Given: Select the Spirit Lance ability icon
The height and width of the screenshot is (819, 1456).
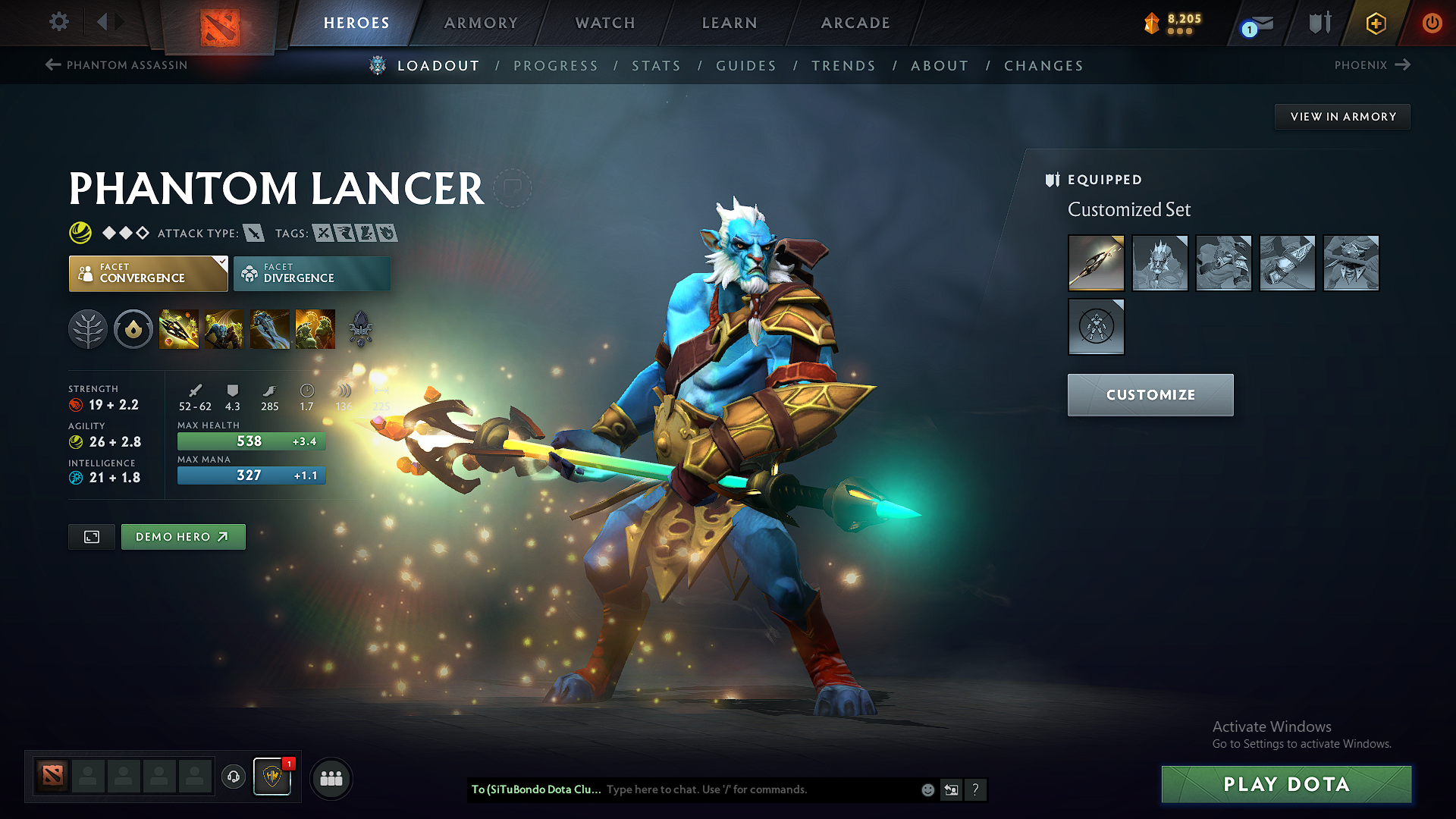Looking at the screenshot, I should pos(179,328).
